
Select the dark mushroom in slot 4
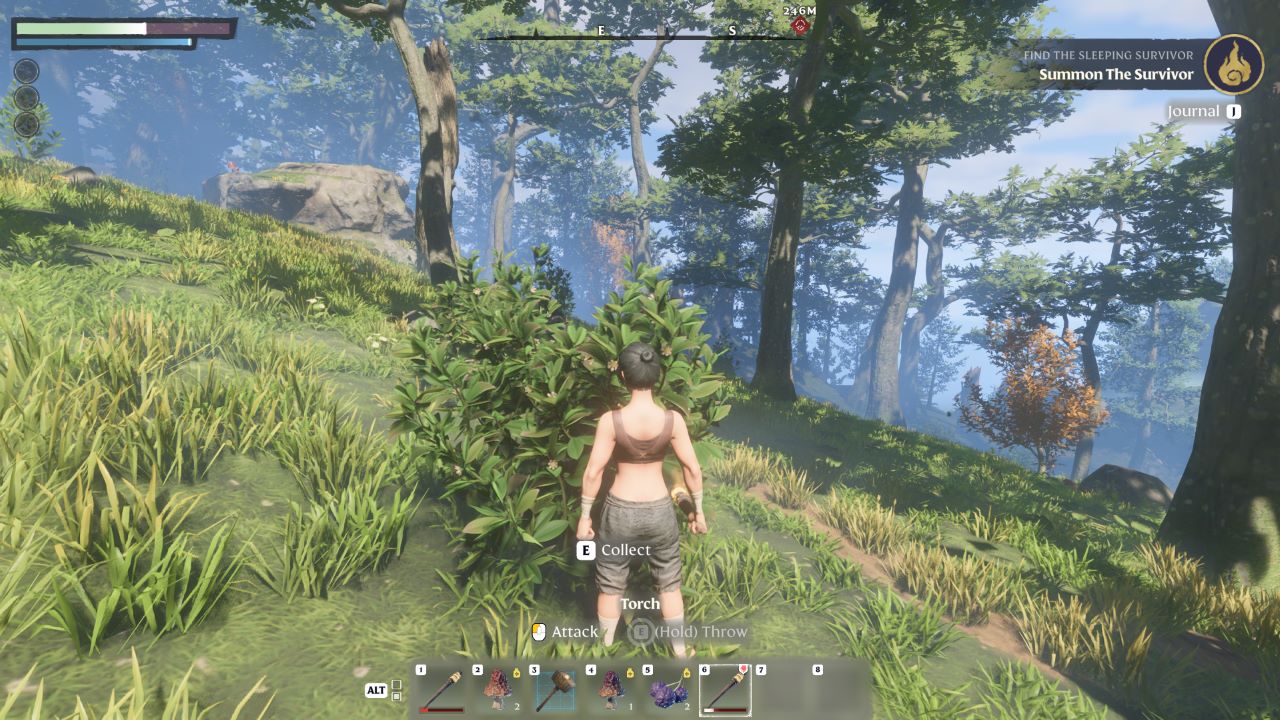click(612, 687)
